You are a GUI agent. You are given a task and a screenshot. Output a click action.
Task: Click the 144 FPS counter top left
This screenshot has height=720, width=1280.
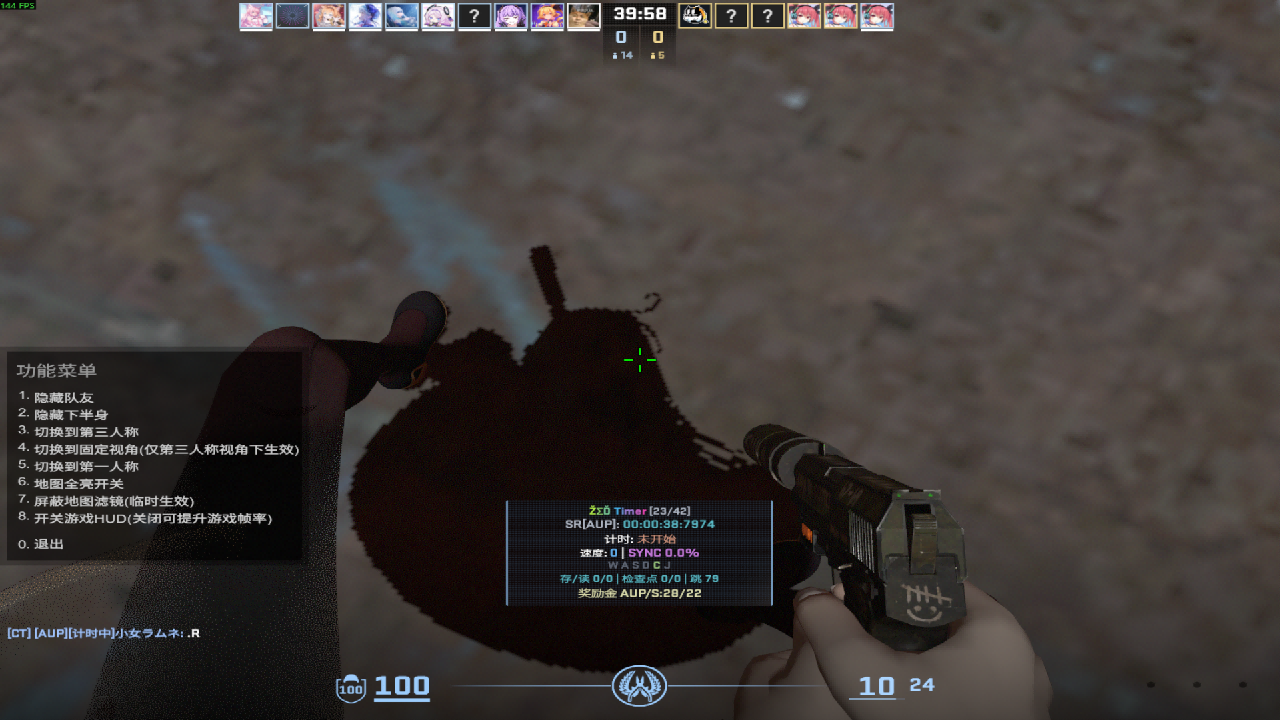[17, 5]
